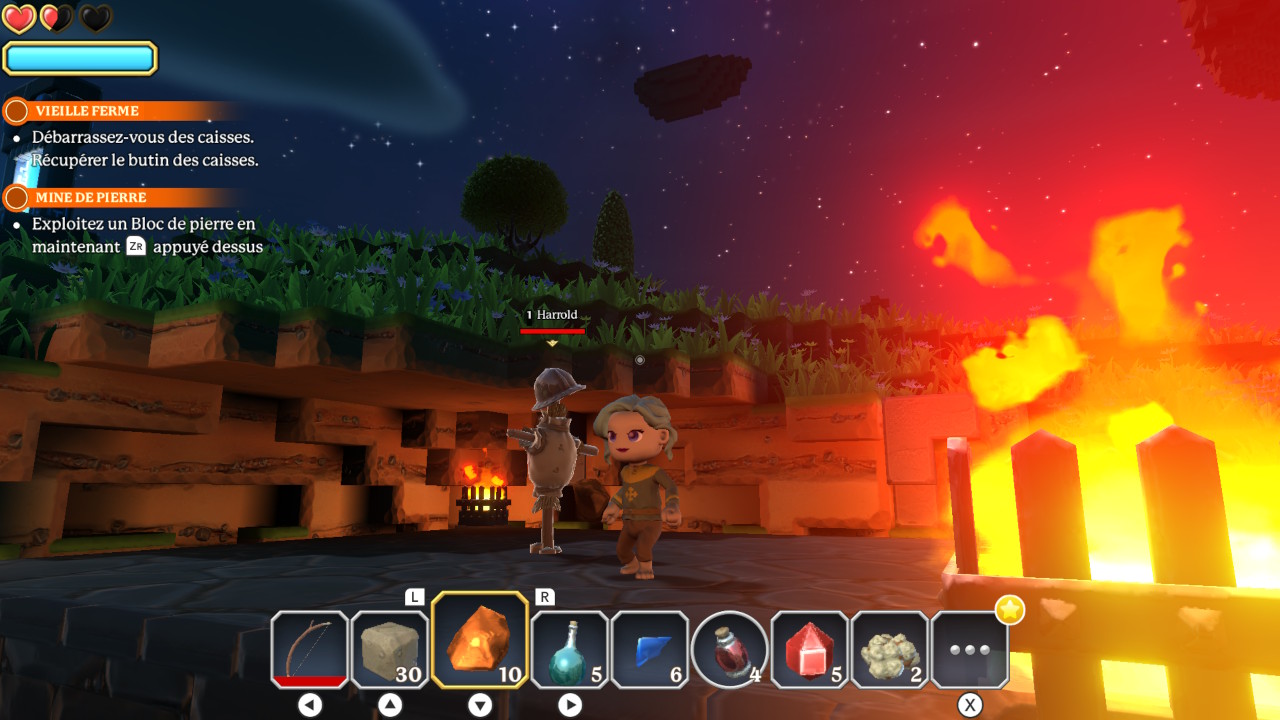The image size is (1280, 720).
Task: Open the three-dots more items slot
Action: click(970, 650)
